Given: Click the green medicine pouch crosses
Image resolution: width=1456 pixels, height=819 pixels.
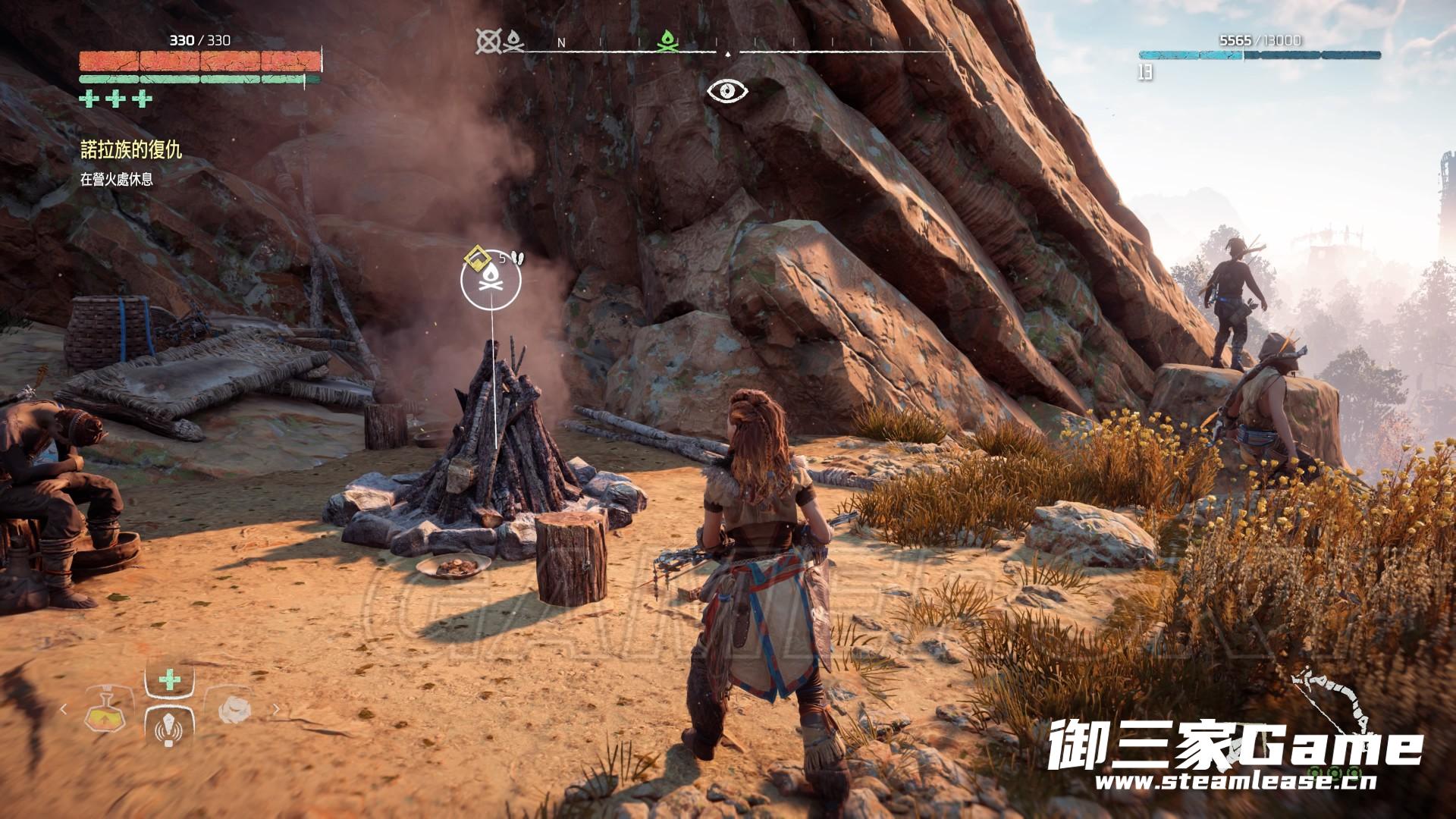Looking at the screenshot, I should pos(117,99).
